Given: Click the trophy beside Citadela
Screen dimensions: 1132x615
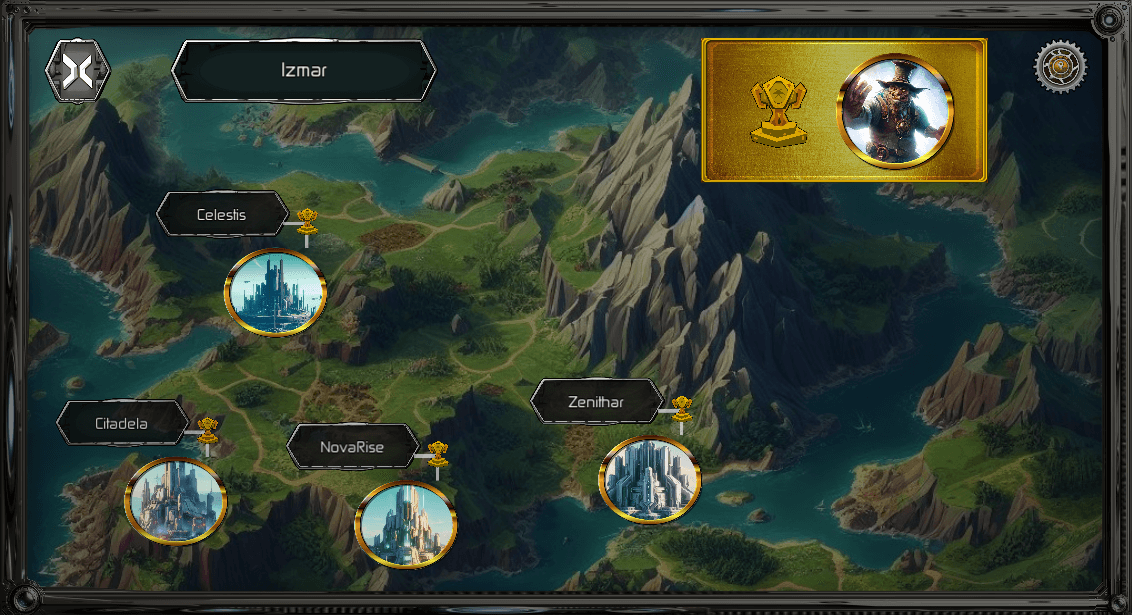Looking at the screenshot, I should click(208, 429).
